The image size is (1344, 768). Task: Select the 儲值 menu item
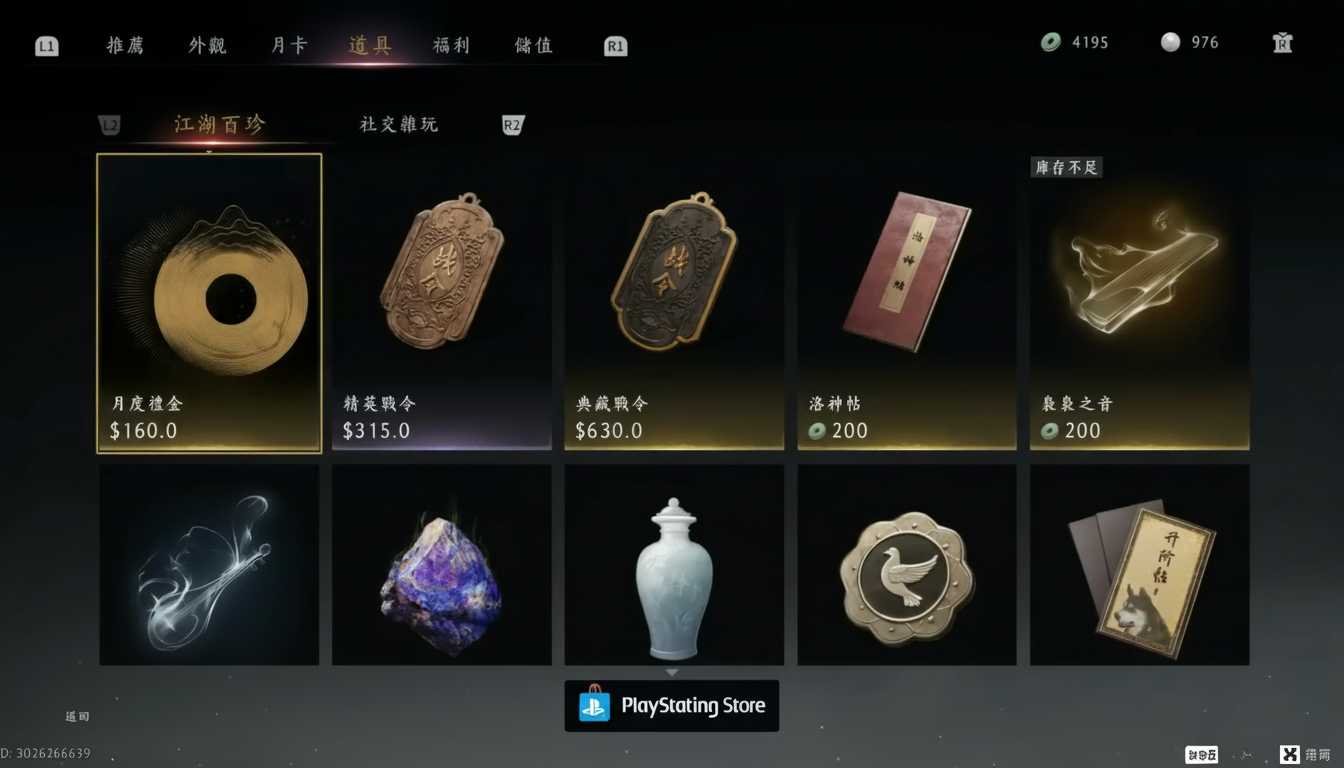(531, 45)
